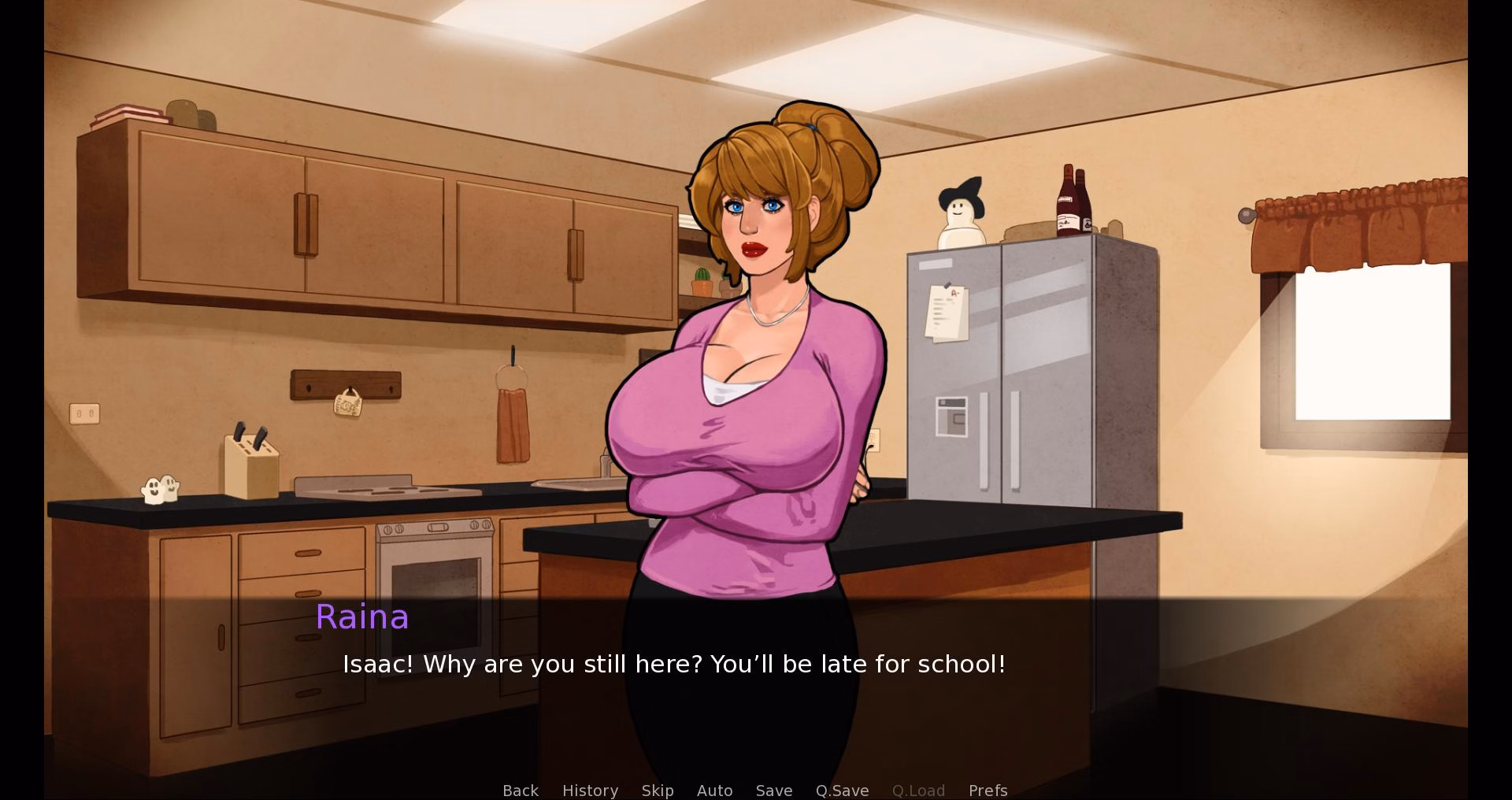
Task: Click Raina's name label above the dialogue
Action: point(362,617)
